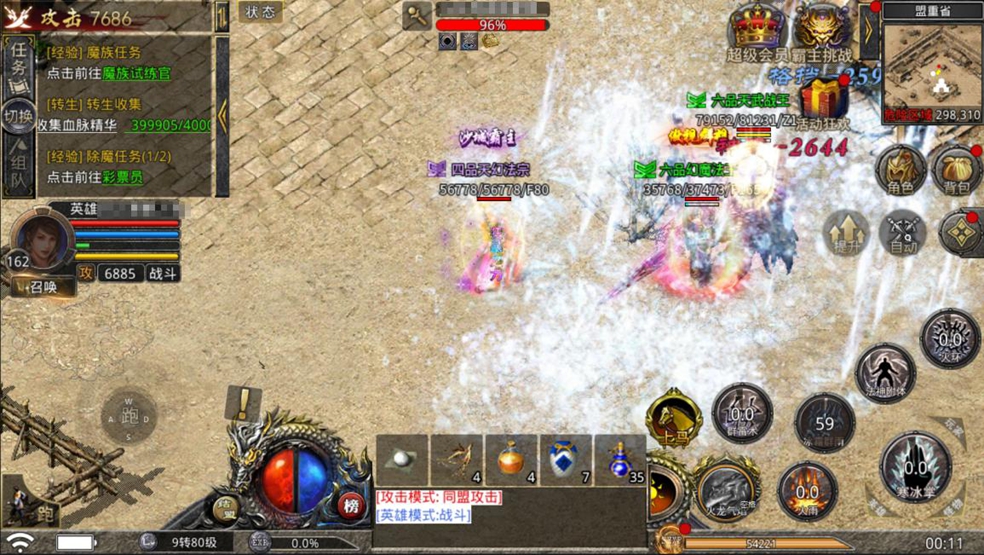Screen dimensions: 984x555
Task: Open the 霸主挑战 boss challenge
Action: pyautogui.click(x=822, y=30)
